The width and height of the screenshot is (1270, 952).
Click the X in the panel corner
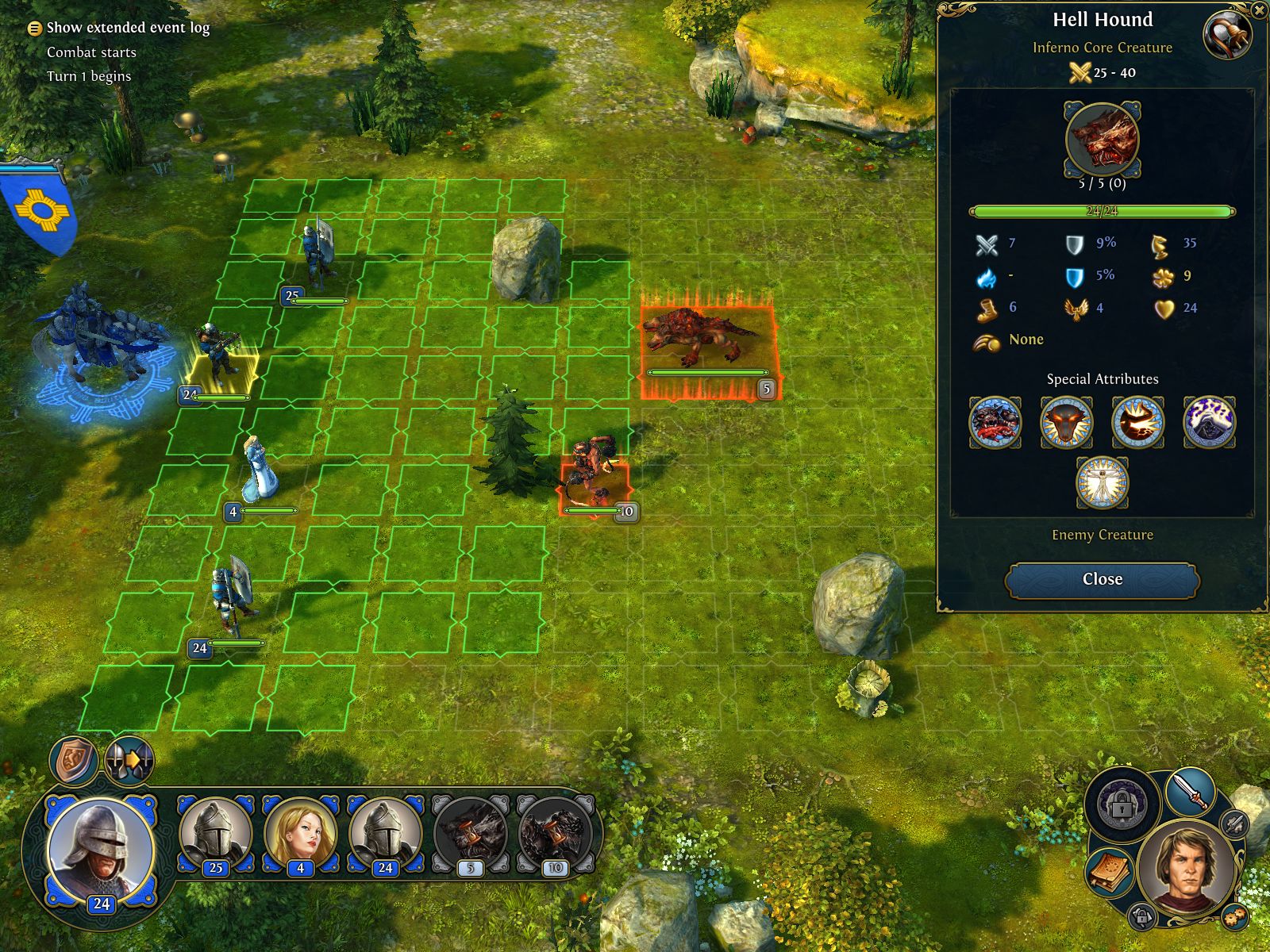[1260, 10]
